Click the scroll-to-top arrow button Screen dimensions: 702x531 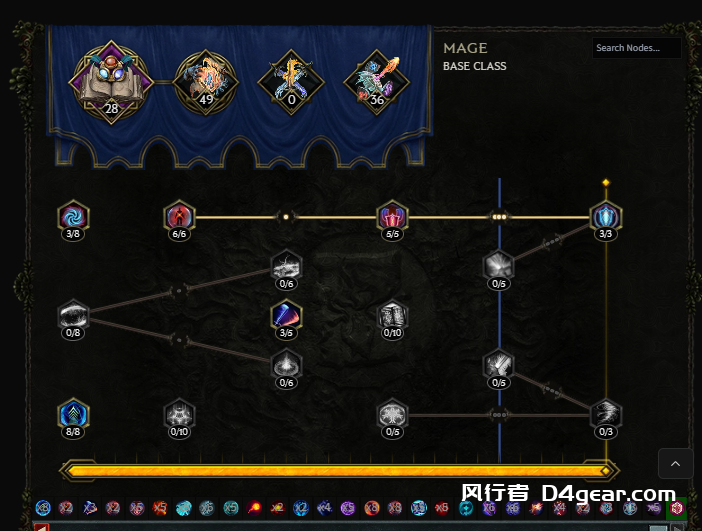click(x=675, y=464)
